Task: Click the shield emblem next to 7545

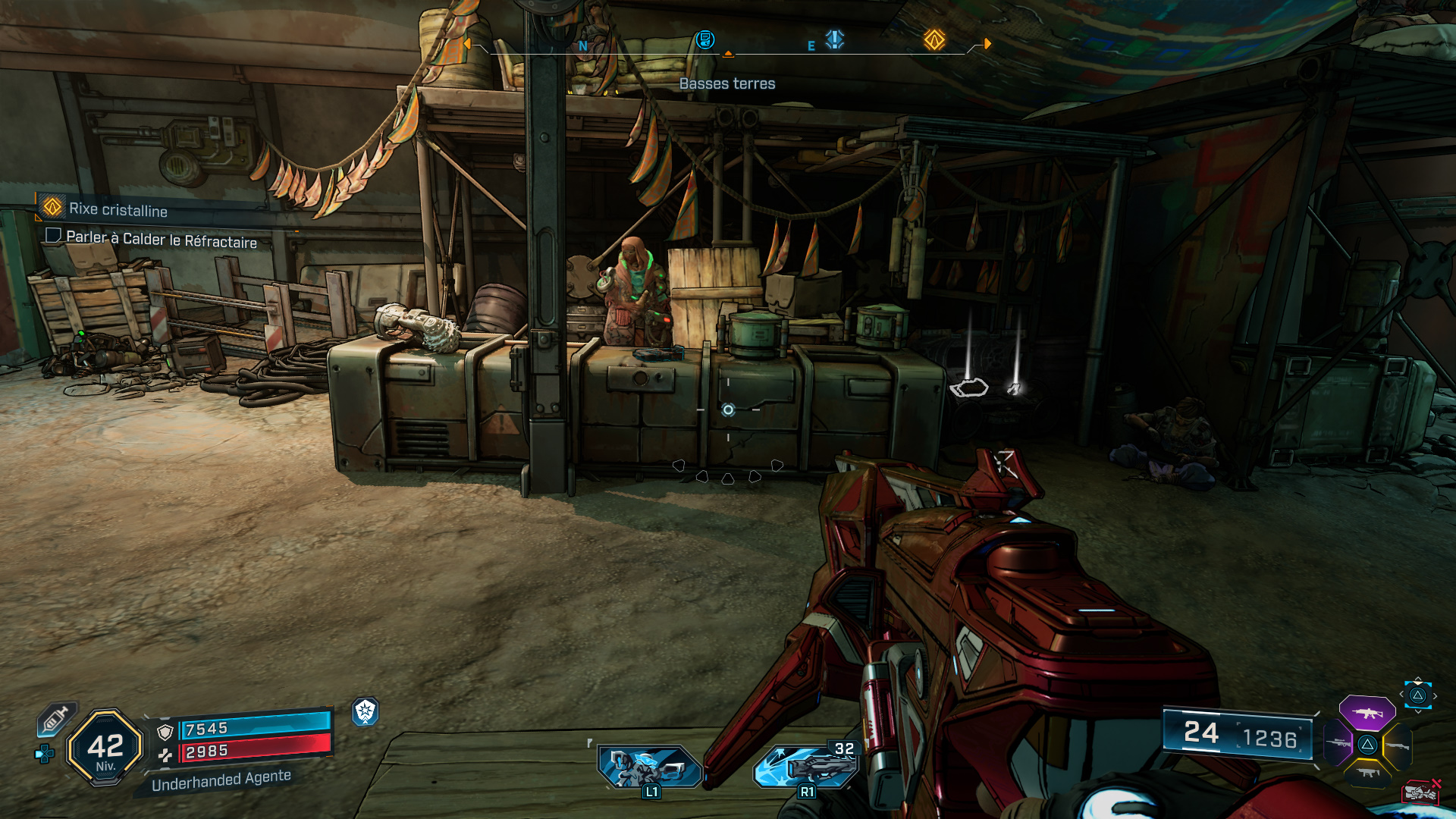Action: tap(164, 732)
